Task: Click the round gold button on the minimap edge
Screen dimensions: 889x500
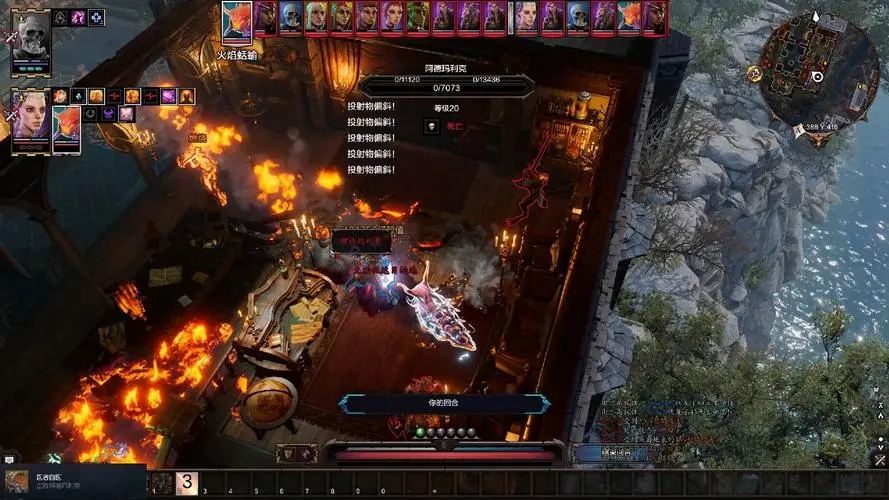Action: pyautogui.click(x=754, y=73)
